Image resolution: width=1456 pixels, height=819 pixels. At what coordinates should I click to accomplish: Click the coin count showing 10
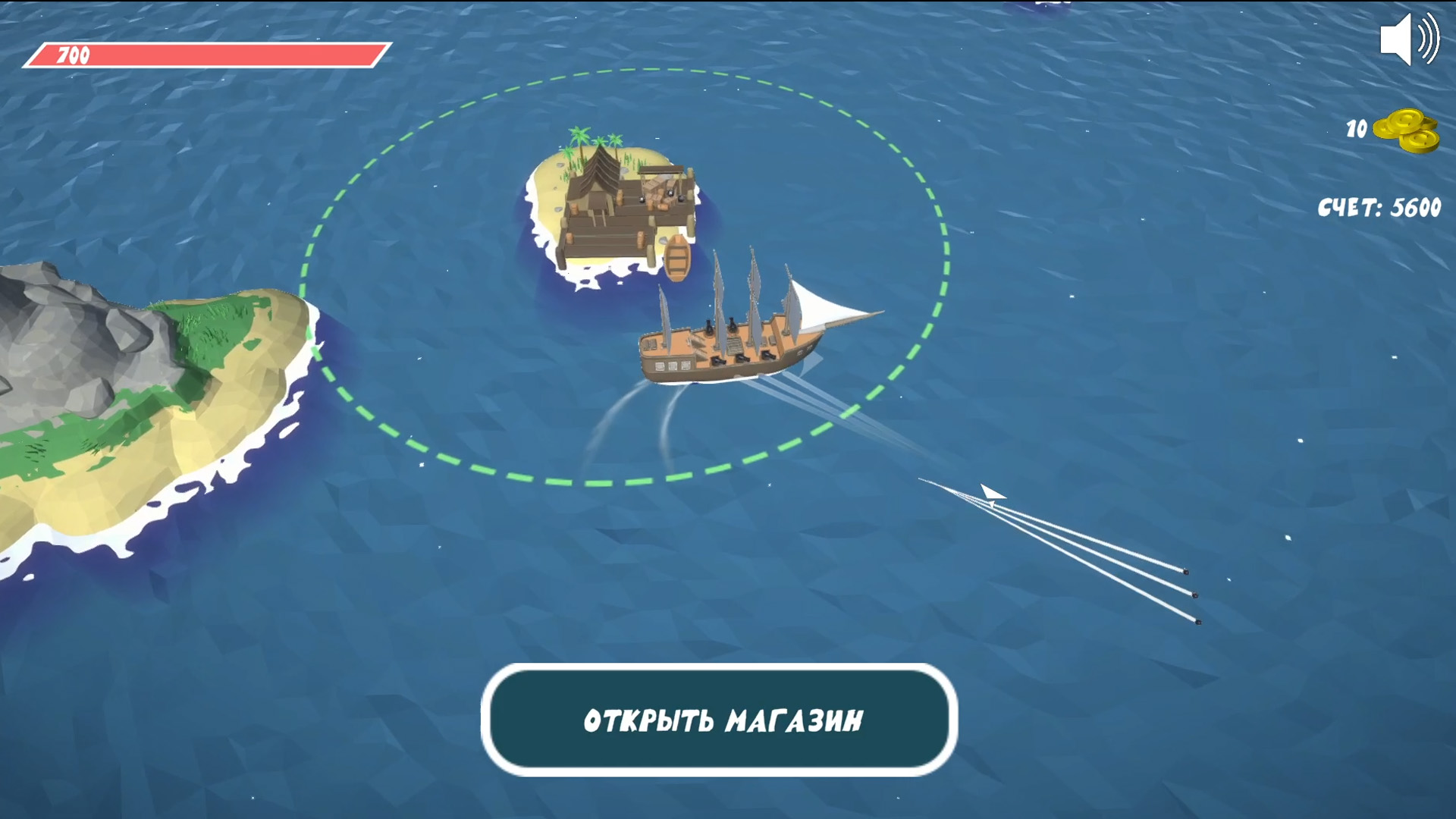pos(1355,129)
